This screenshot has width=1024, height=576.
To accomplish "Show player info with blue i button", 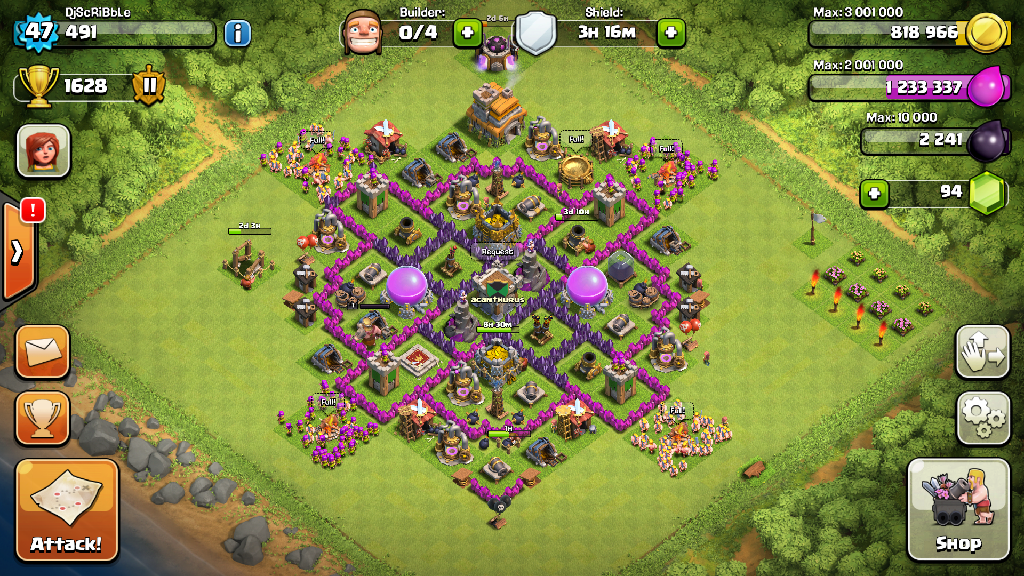I will [x=237, y=33].
